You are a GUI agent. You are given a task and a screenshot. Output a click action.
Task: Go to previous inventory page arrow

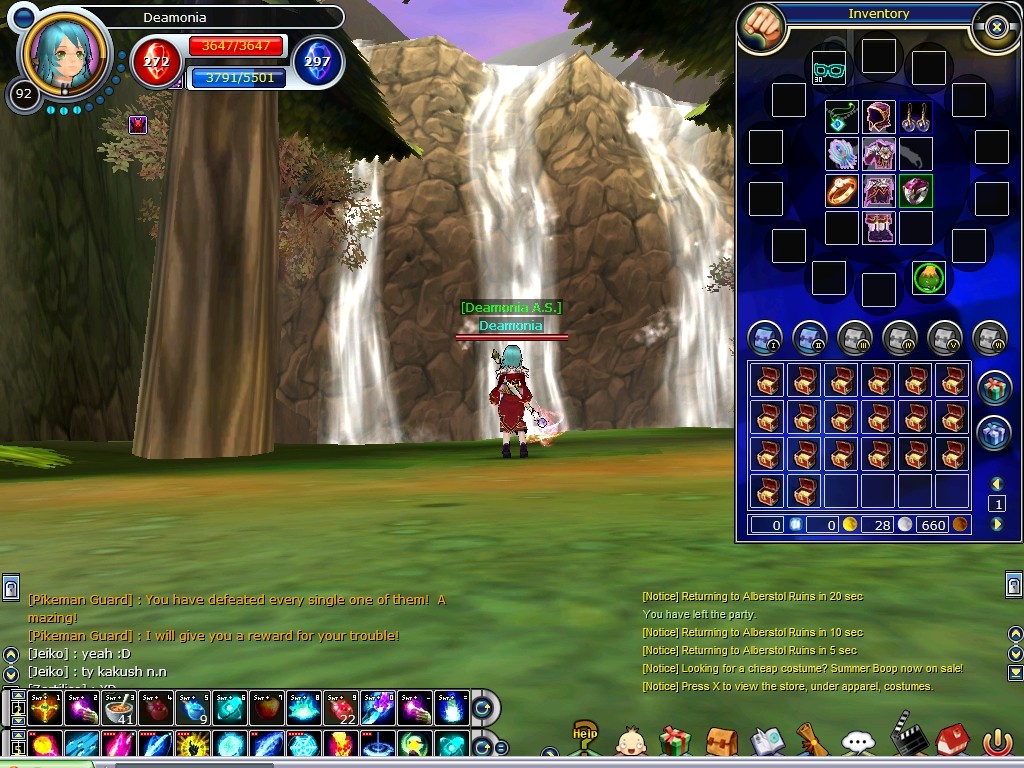point(996,484)
